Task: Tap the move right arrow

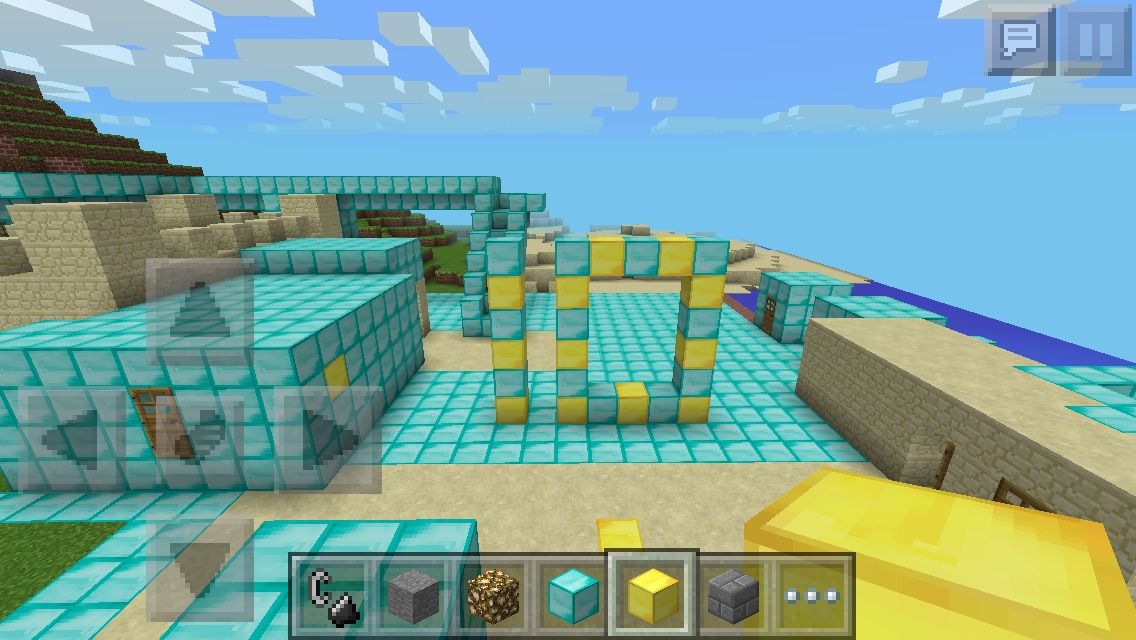Action: (x=328, y=439)
